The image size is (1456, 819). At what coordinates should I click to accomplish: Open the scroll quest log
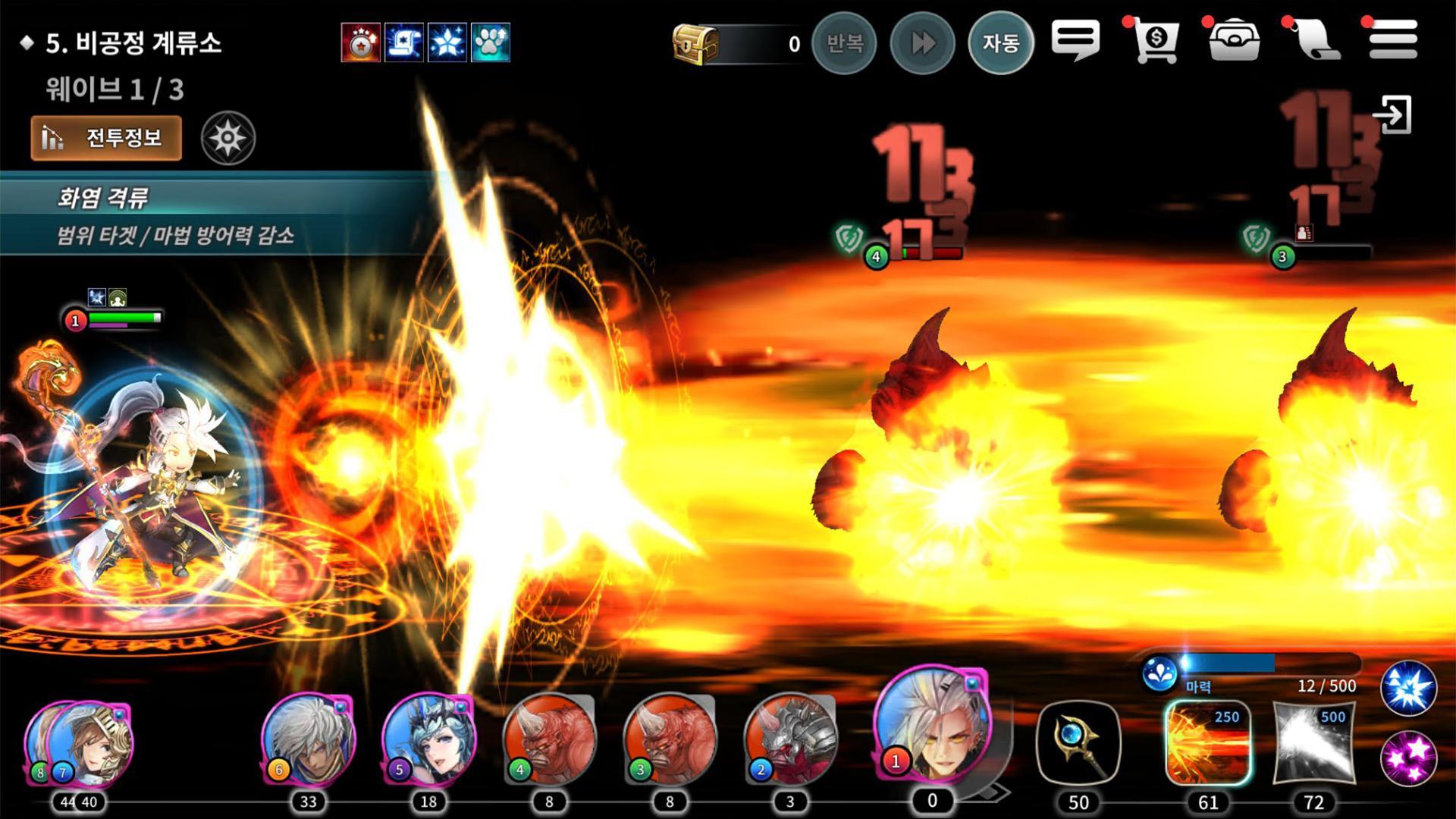pyautogui.click(x=1315, y=41)
